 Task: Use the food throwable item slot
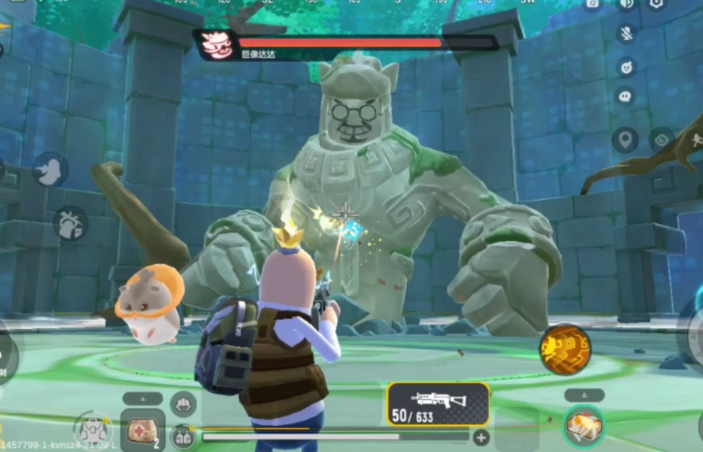tap(584, 427)
